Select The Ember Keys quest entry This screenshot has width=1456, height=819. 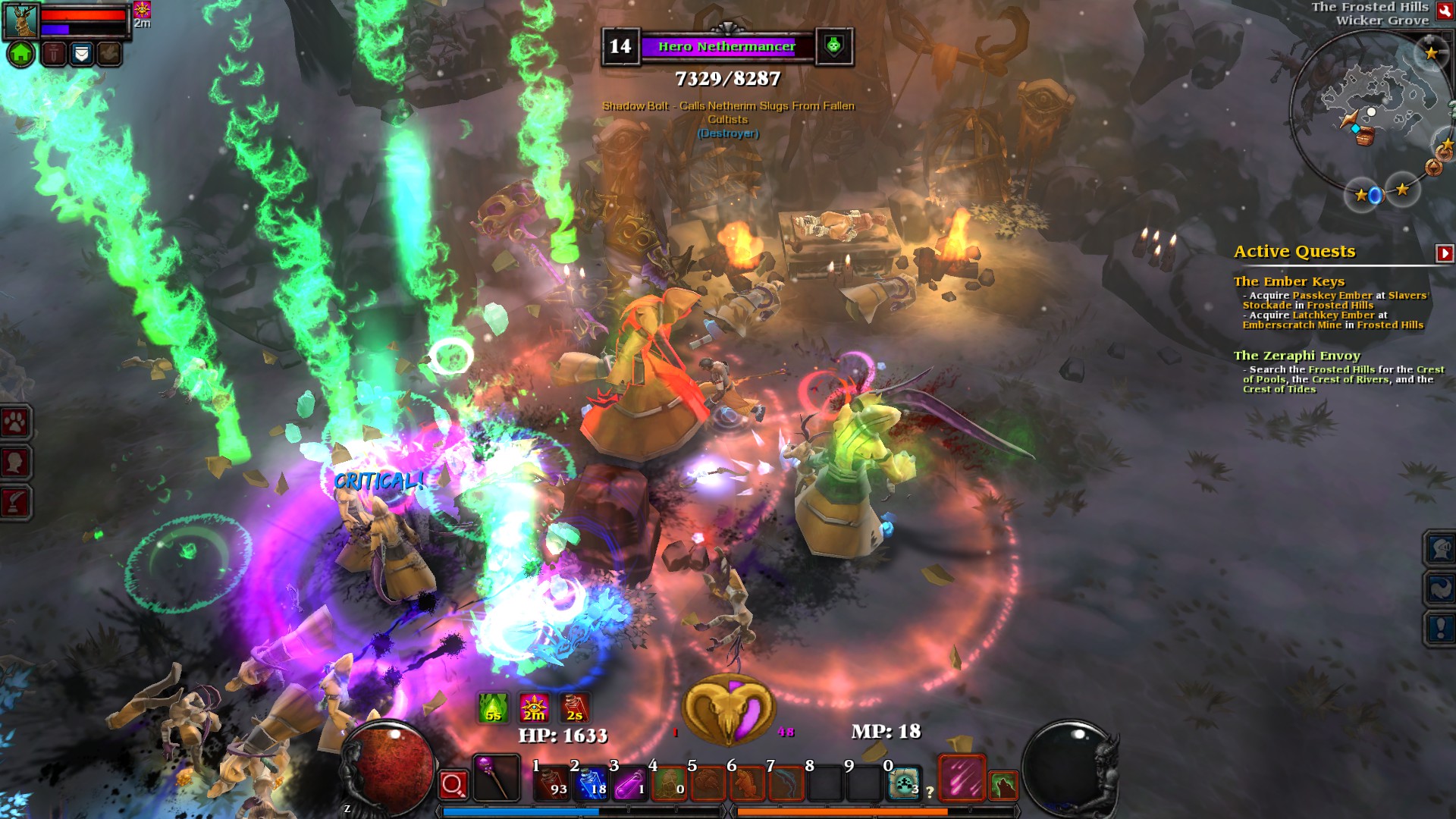click(1288, 281)
